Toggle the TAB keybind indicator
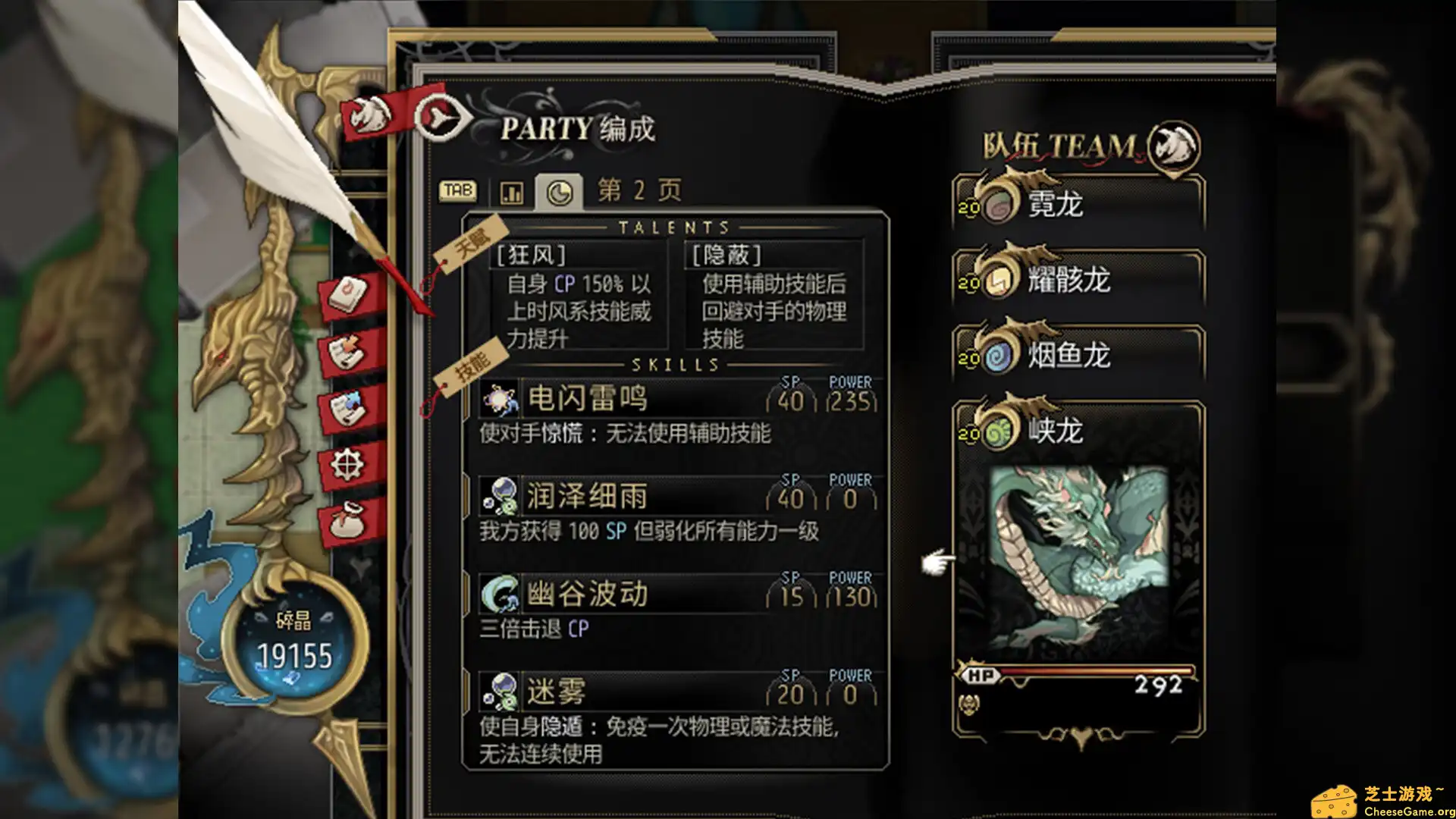The width and height of the screenshot is (1456, 819). coord(458,191)
